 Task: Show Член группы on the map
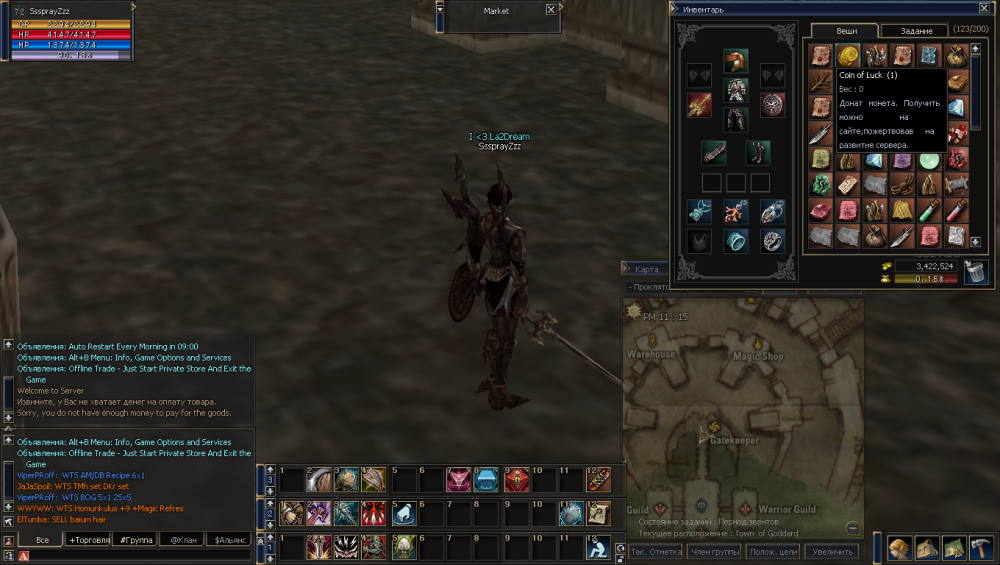(715, 552)
